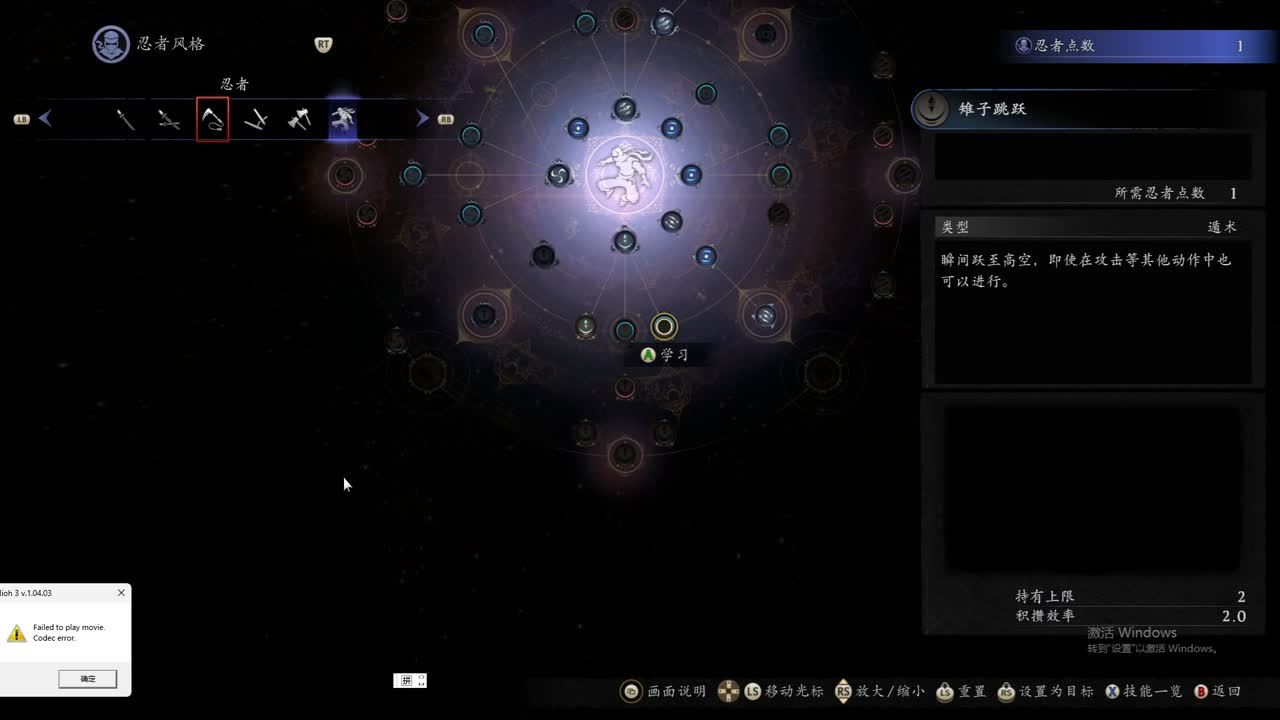Open the 忍者风格 ninja style header icon
Viewport: 1280px width, 720px height.
coord(111,44)
